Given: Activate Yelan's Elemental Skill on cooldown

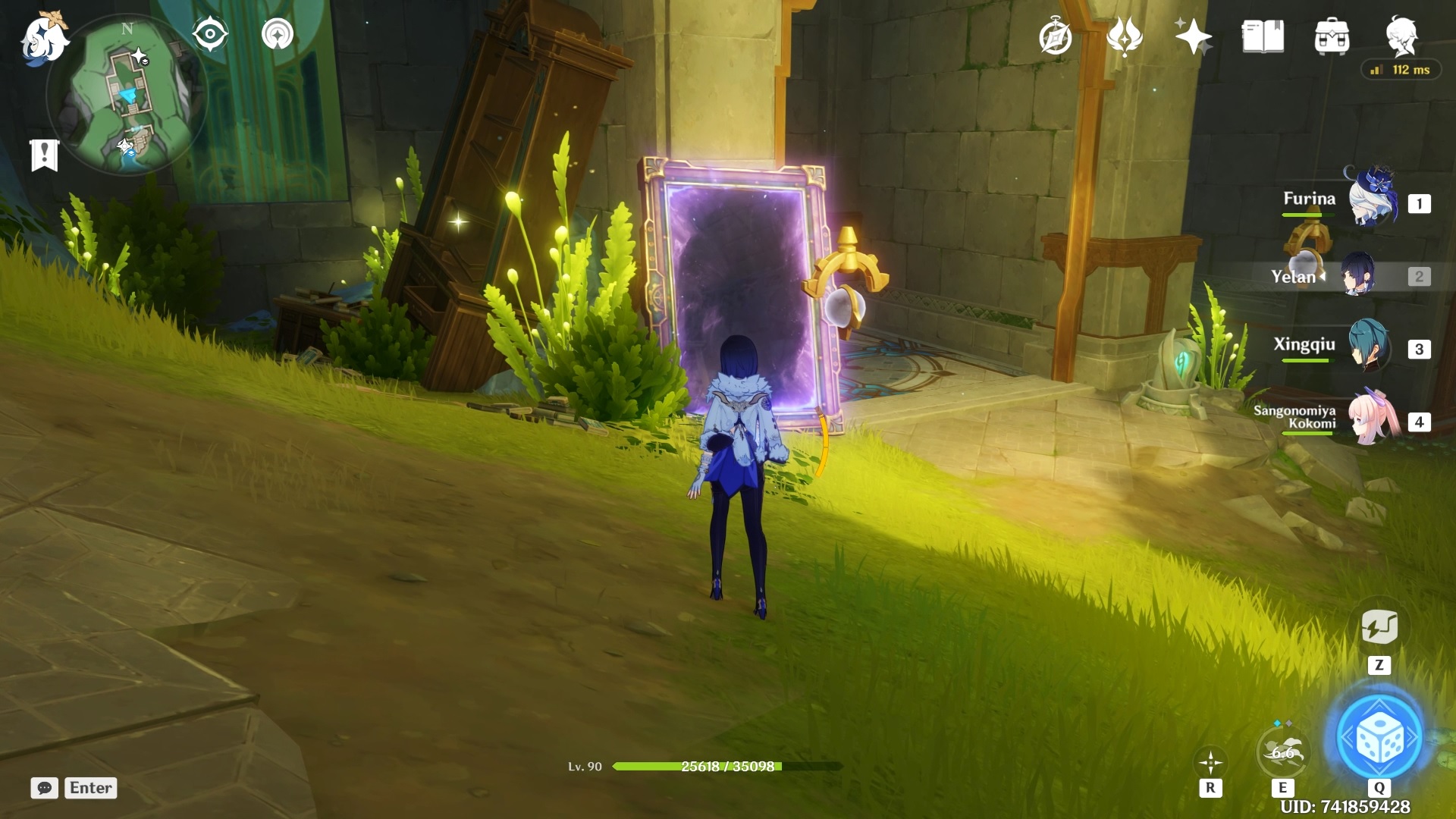Looking at the screenshot, I should 1282,752.
